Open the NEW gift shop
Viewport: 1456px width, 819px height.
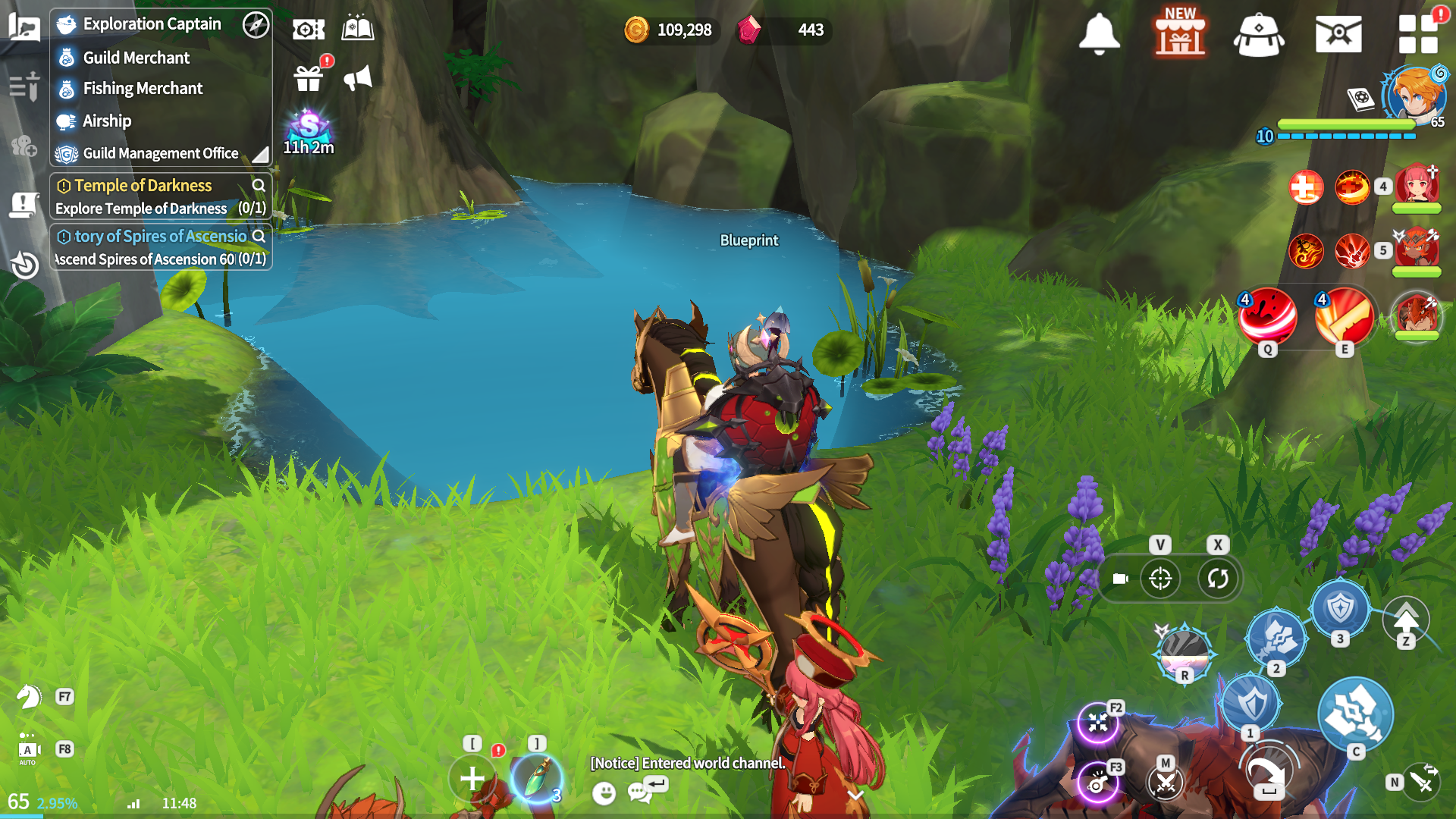1180,33
